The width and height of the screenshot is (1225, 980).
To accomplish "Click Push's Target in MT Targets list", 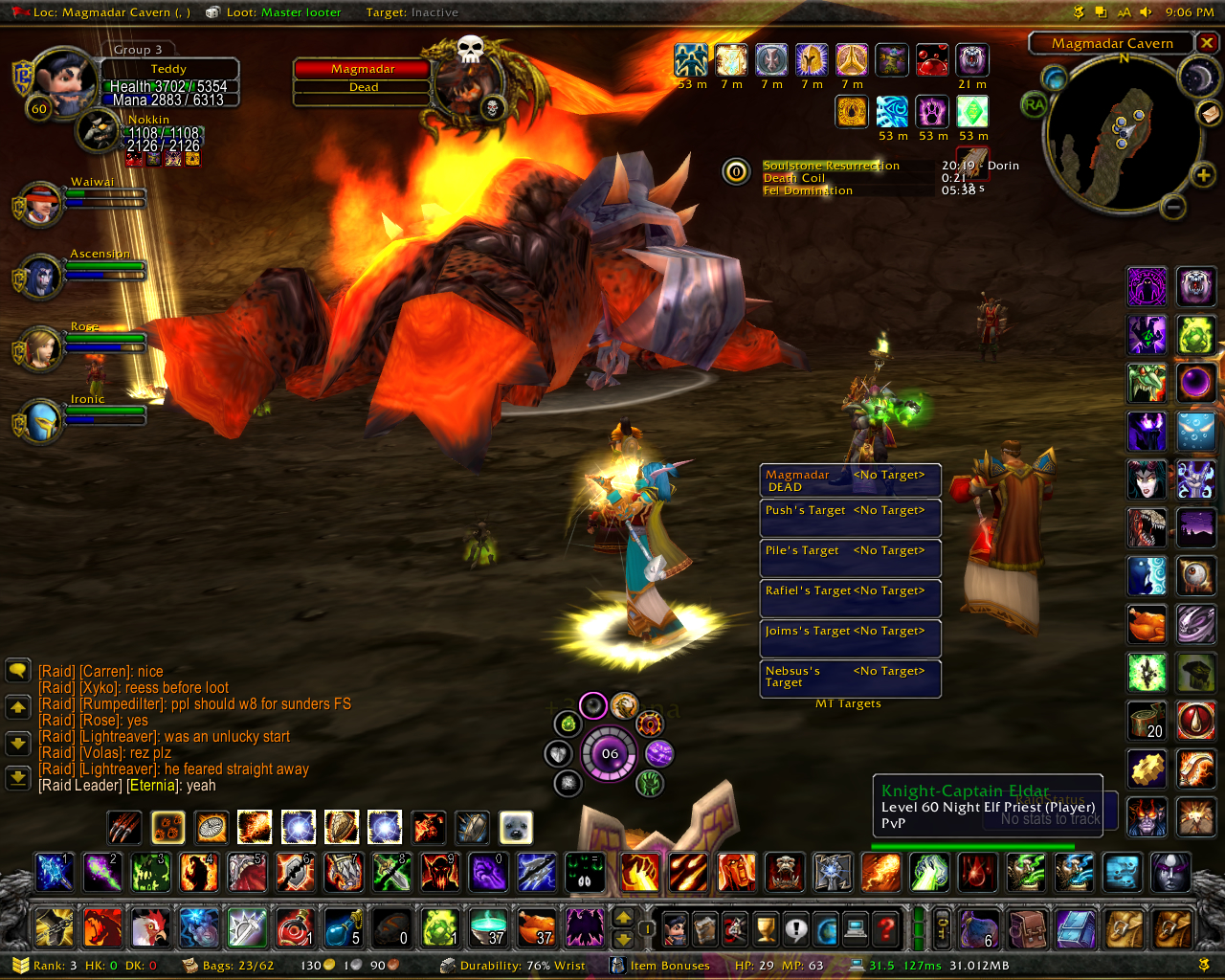I will pyautogui.click(x=850, y=518).
